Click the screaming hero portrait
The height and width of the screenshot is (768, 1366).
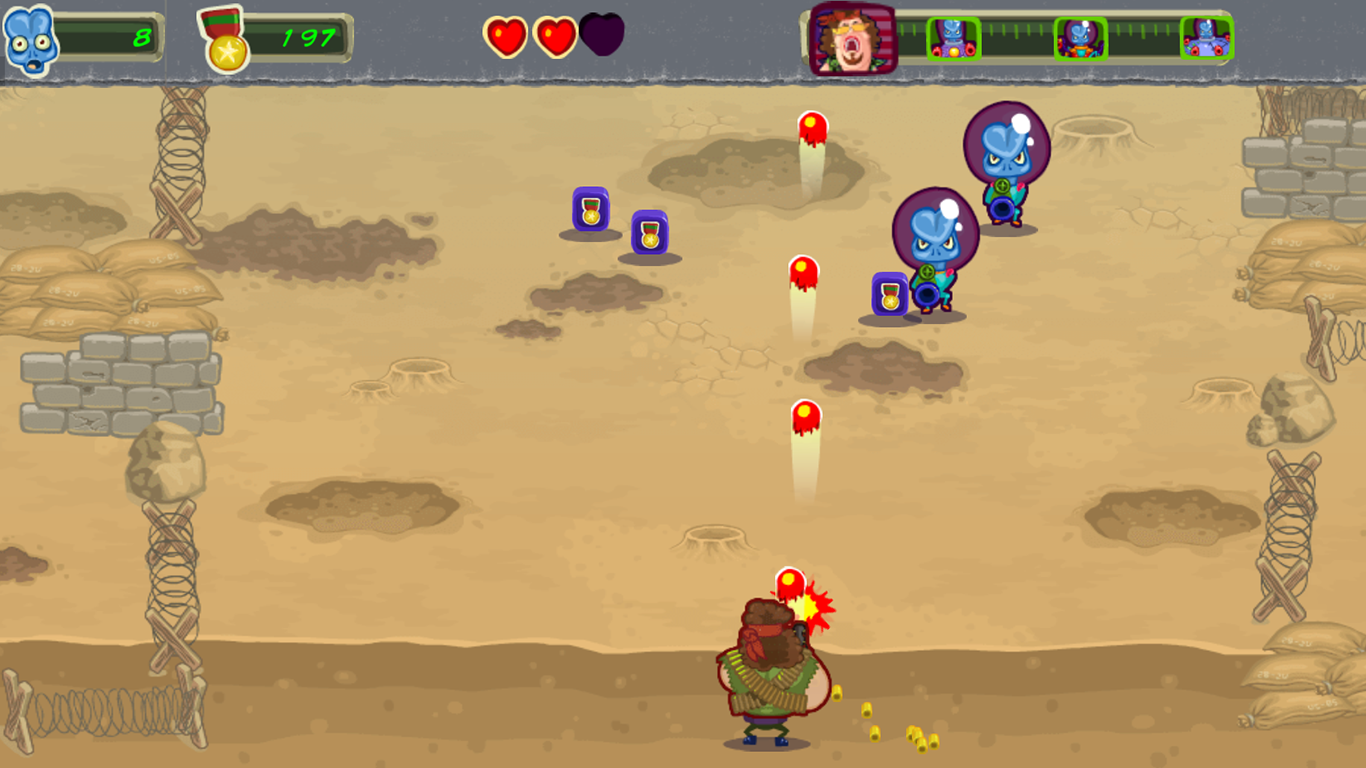tap(849, 40)
